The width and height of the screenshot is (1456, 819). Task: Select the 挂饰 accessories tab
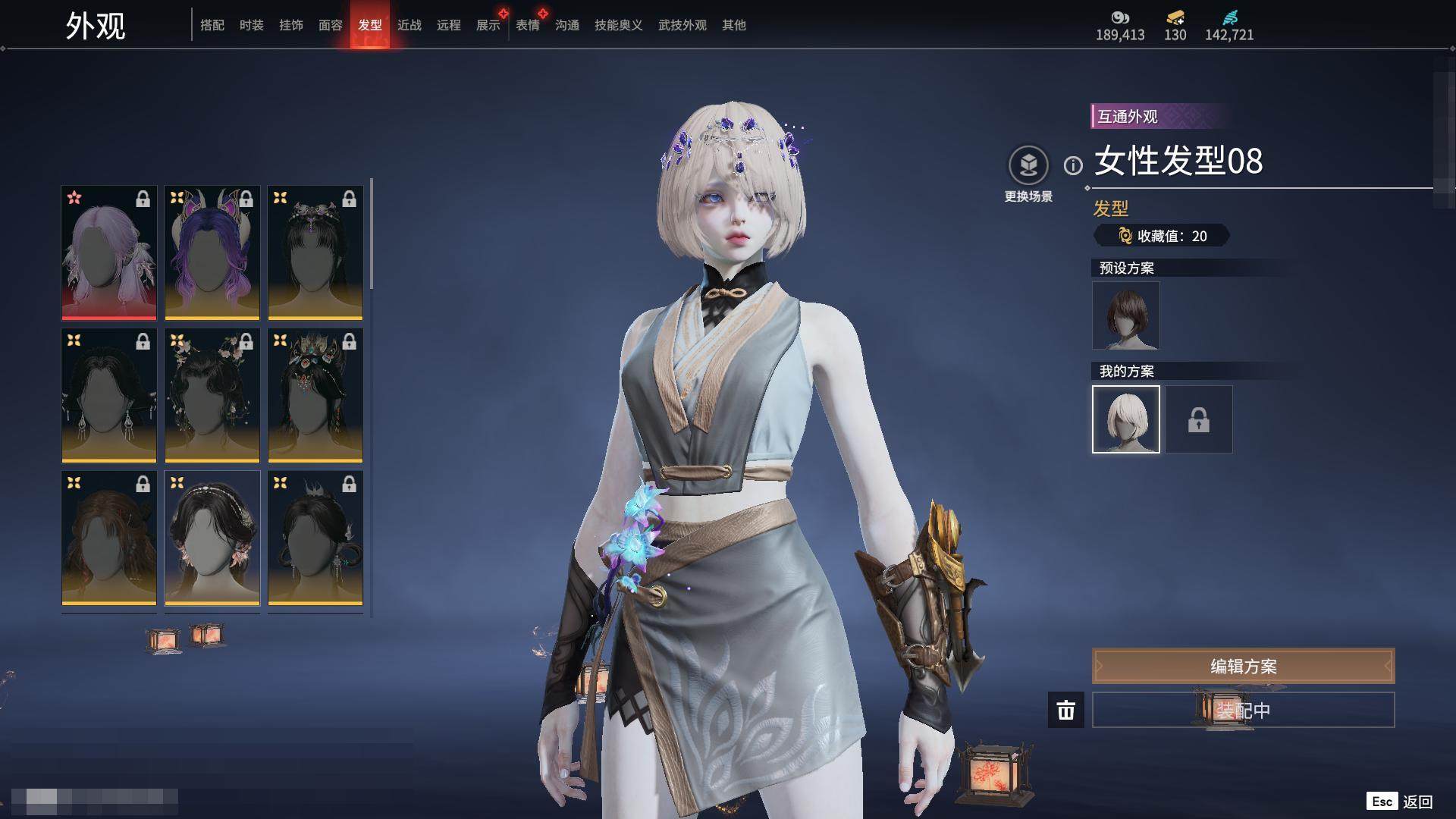pyautogui.click(x=291, y=25)
